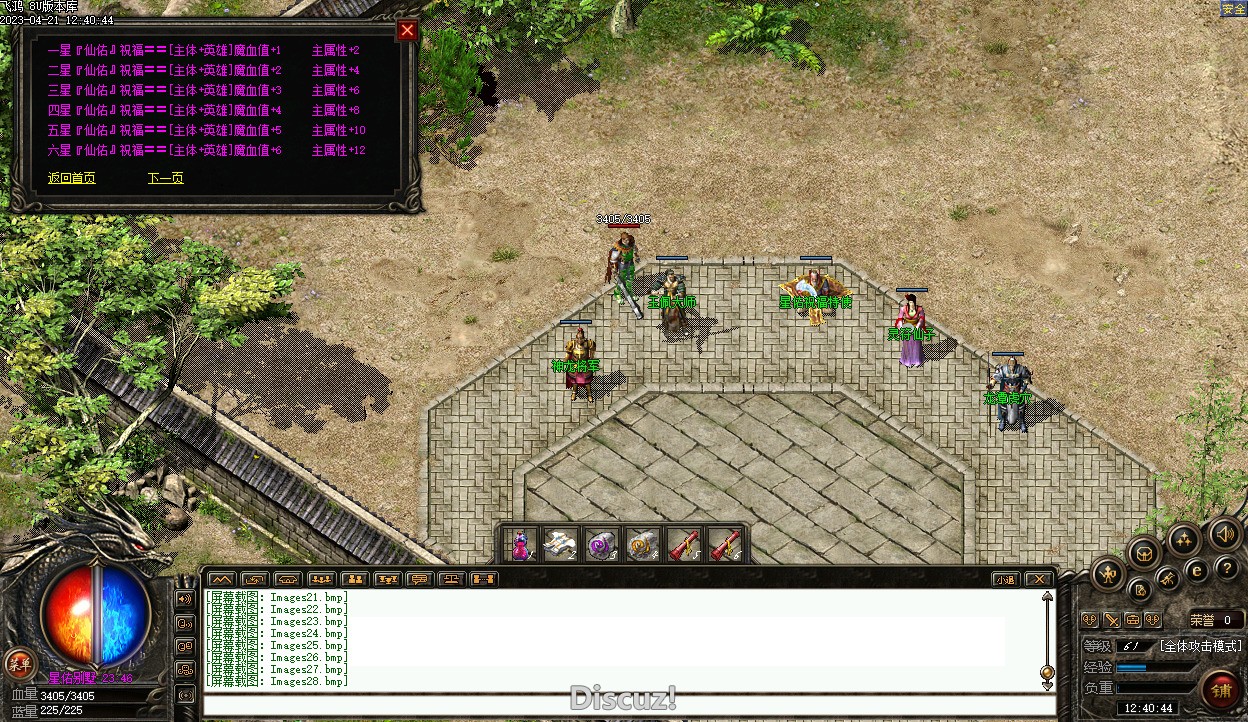This screenshot has height=722, width=1248.
Task: Select the purple swirl scroll hotbar slot
Action: (601, 545)
